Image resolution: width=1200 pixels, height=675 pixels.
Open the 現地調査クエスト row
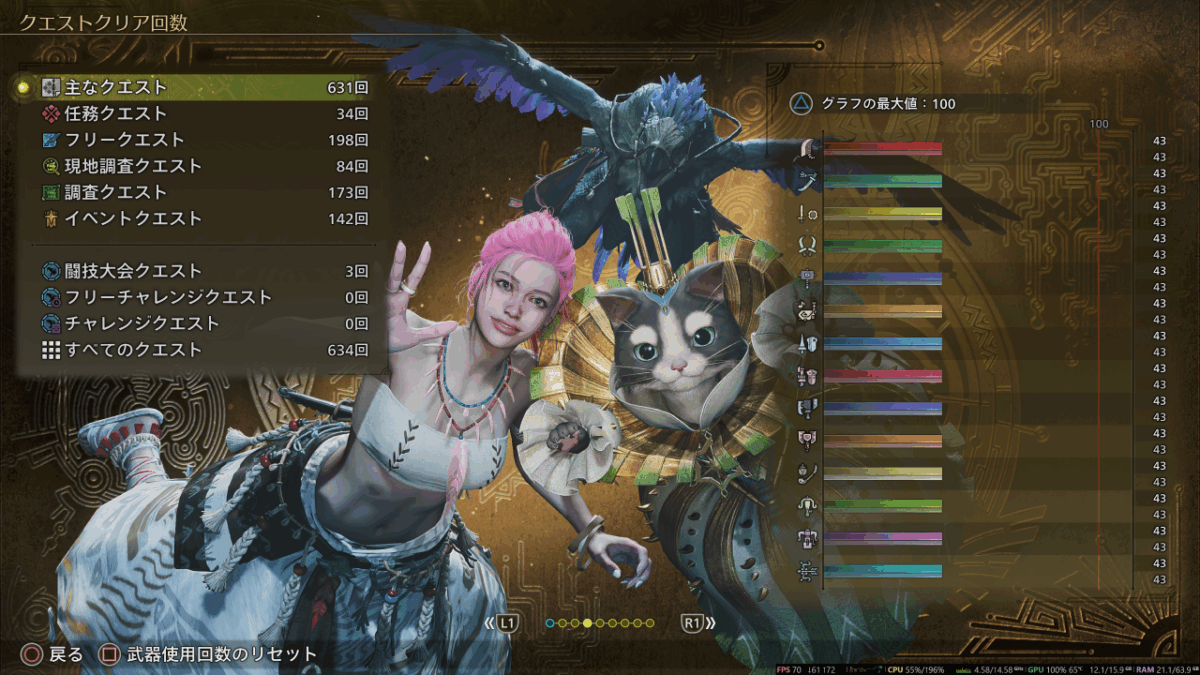(x=200, y=166)
